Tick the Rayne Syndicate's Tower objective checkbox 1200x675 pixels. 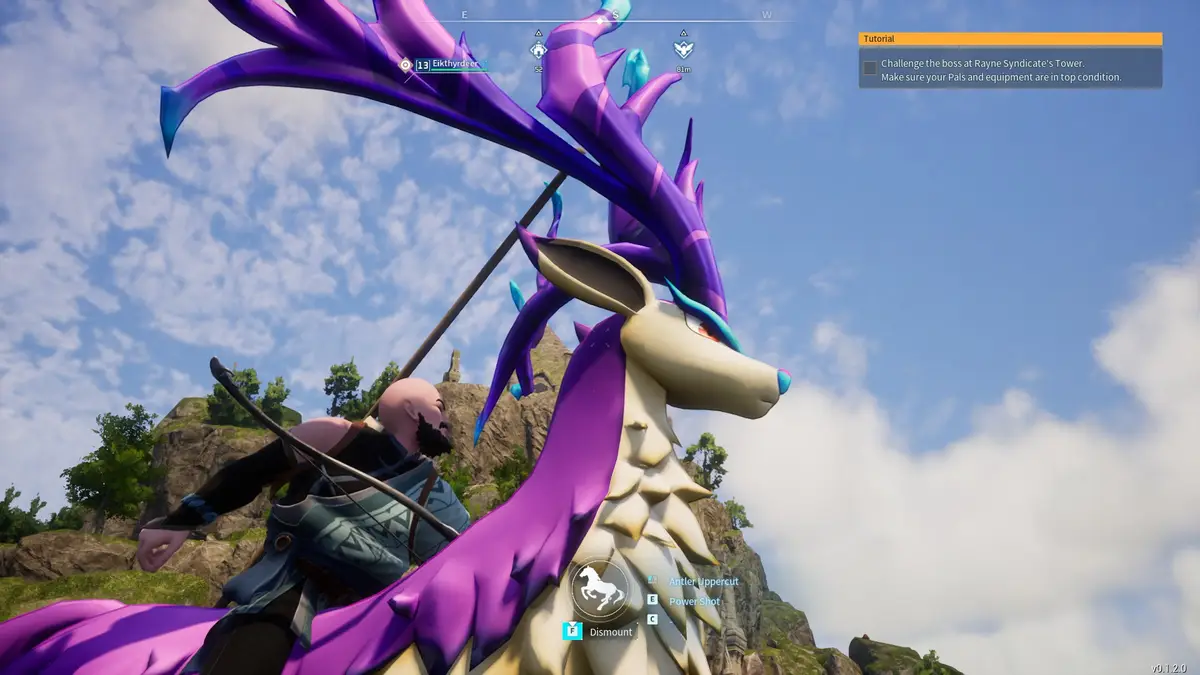[x=870, y=68]
